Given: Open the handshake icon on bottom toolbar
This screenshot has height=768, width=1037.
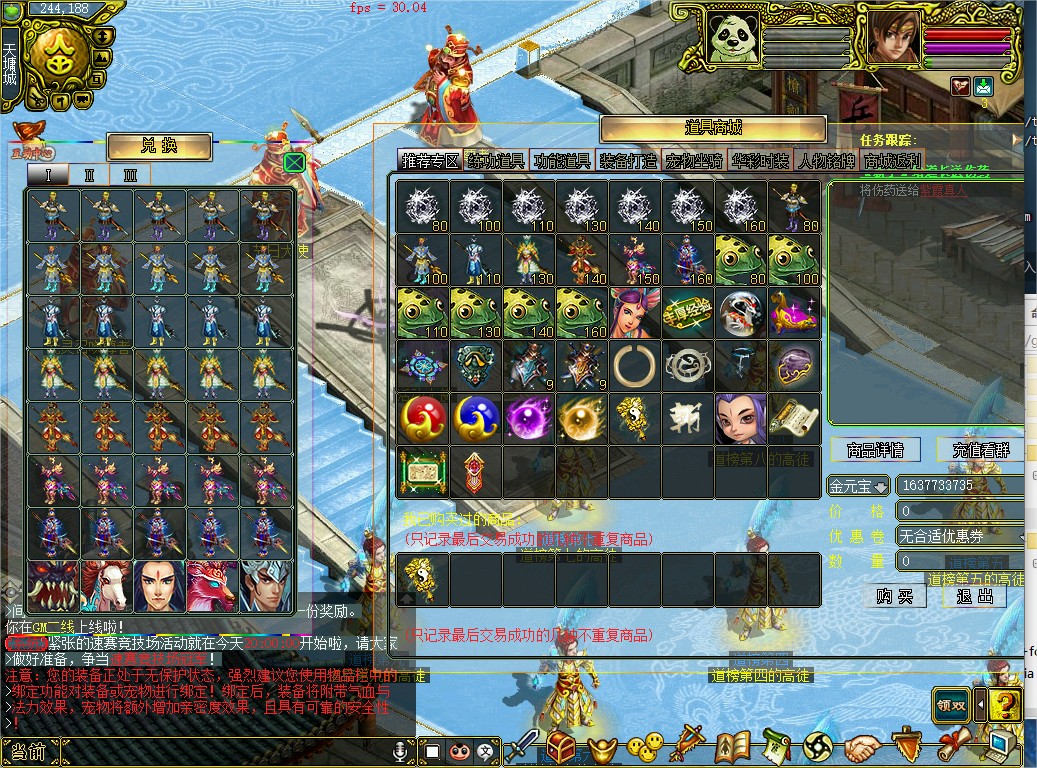Looking at the screenshot, I should [x=860, y=746].
